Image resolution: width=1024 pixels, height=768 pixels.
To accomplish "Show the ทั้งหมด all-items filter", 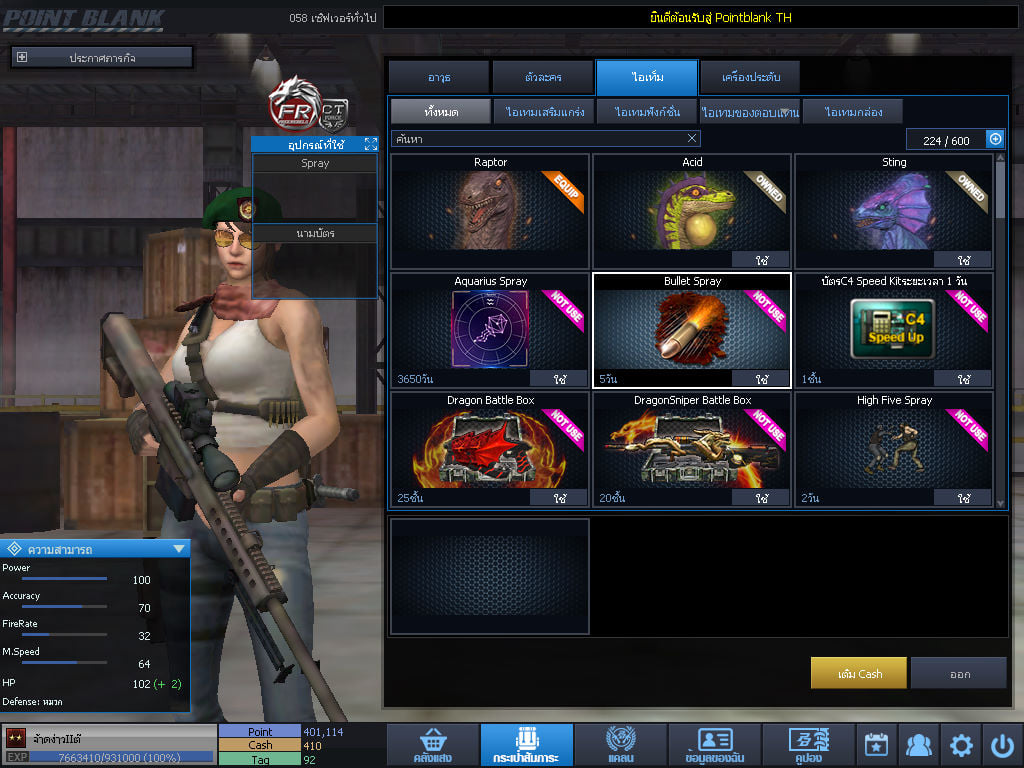I will click(x=440, y=111).
